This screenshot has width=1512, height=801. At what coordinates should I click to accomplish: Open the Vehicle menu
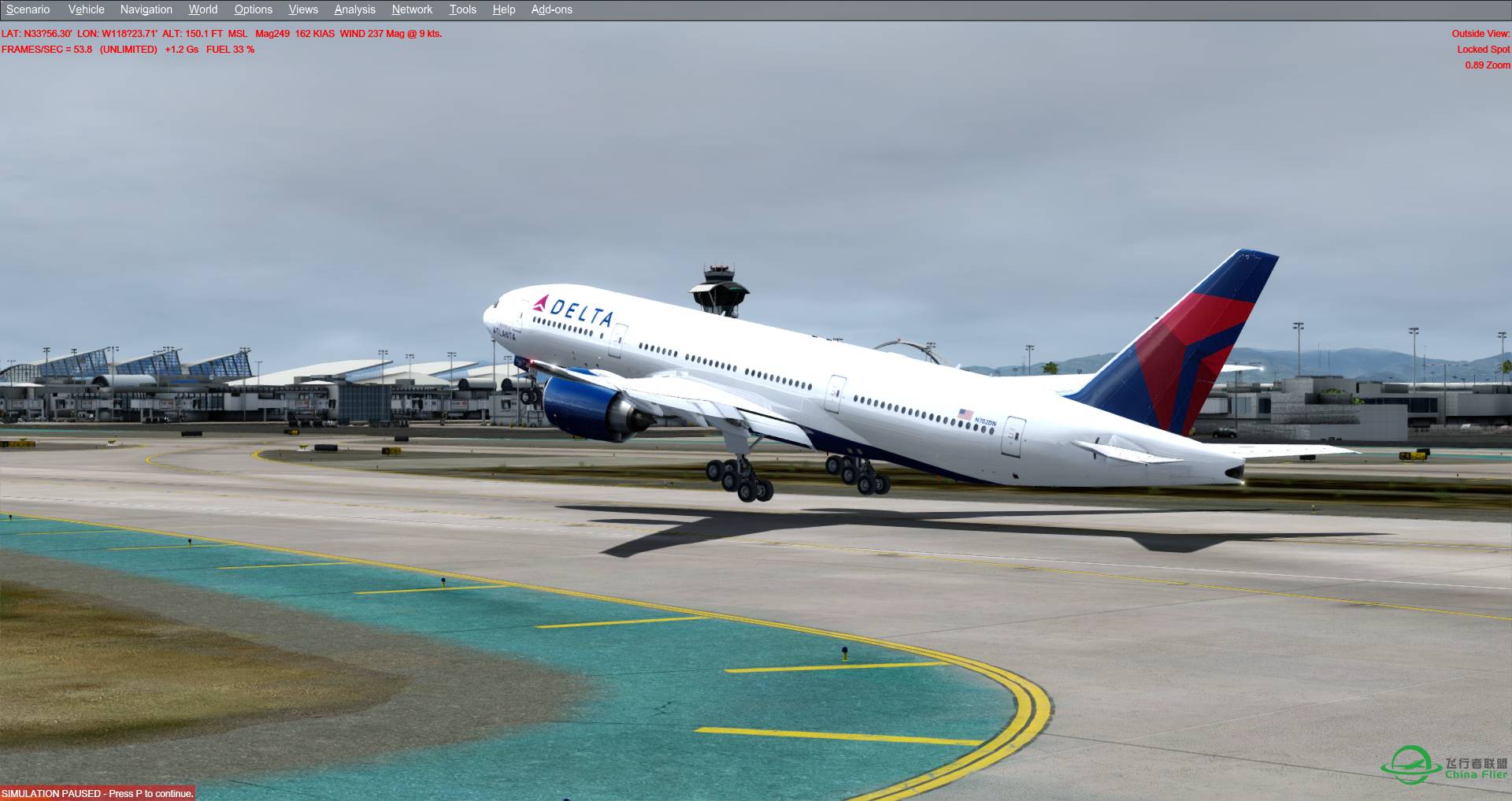click(x=86, y=9)
